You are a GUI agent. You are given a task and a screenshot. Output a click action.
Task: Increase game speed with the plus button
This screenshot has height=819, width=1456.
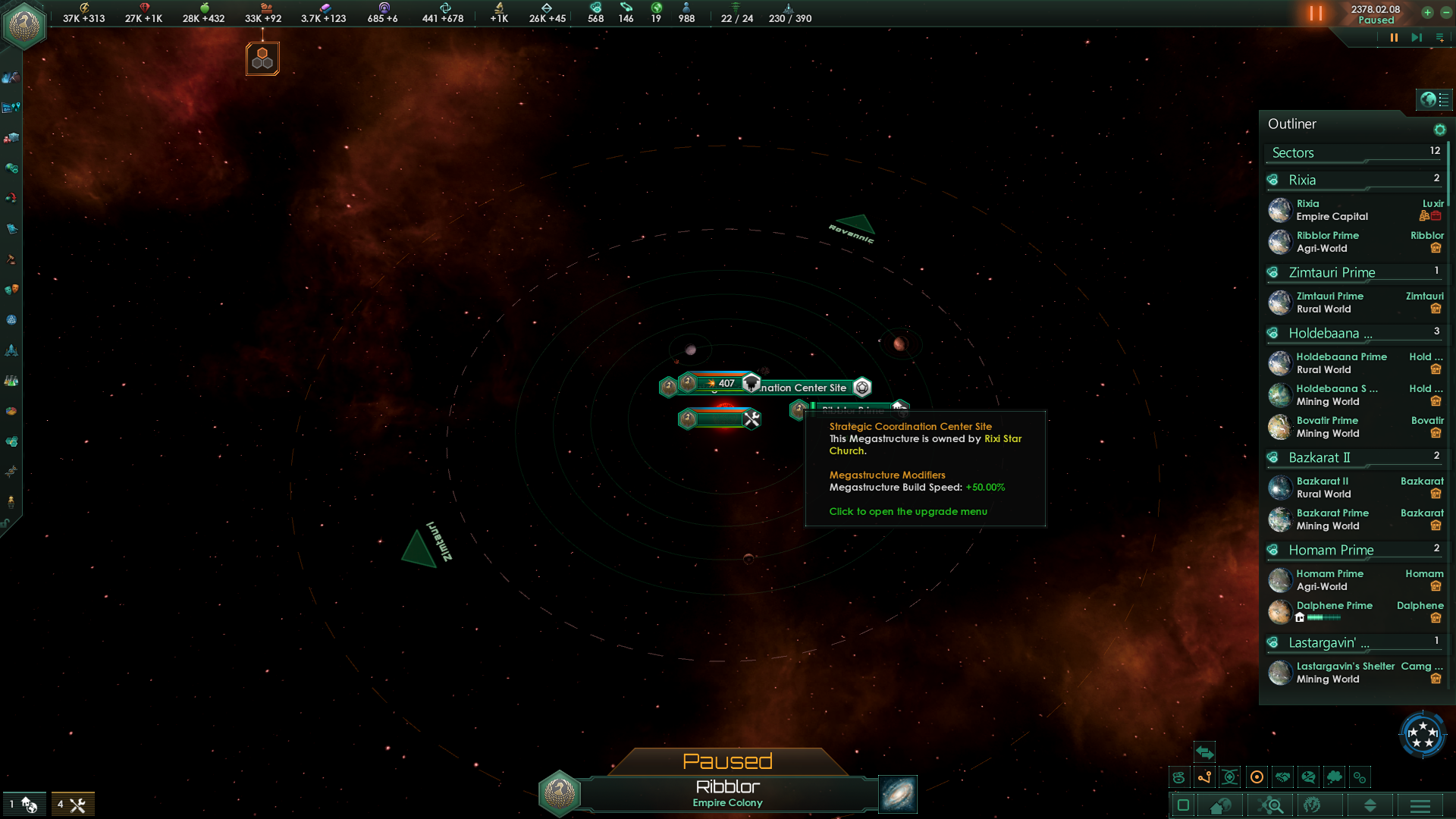1427,12
